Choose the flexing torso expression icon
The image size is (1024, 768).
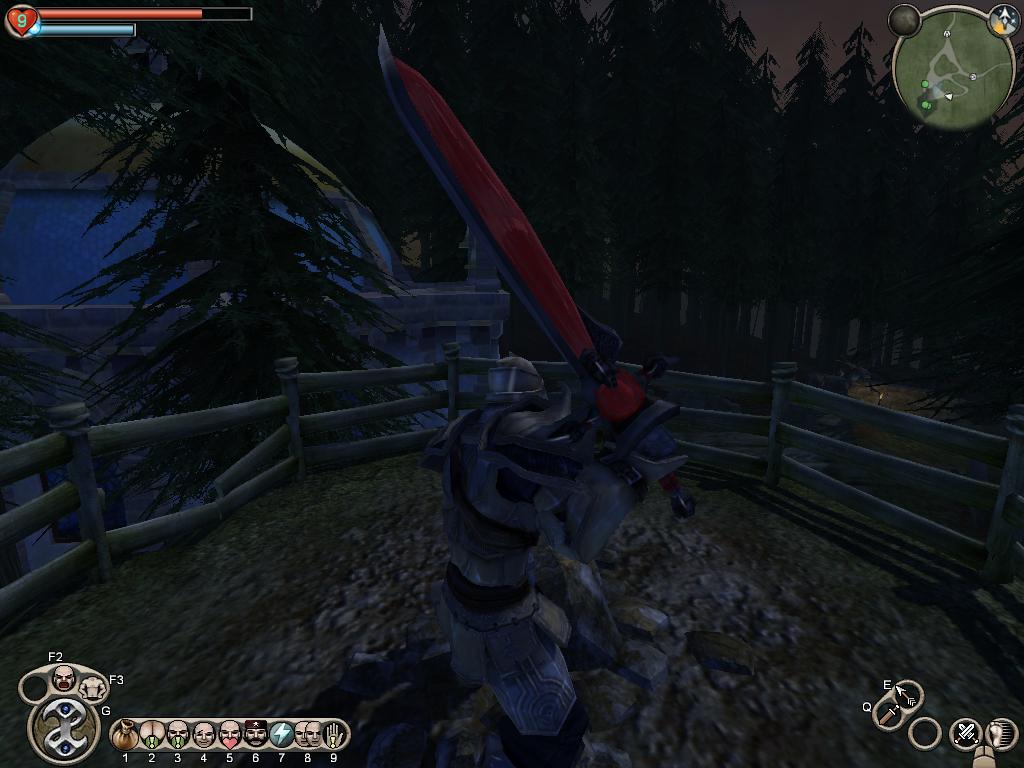tap(93, 687)
